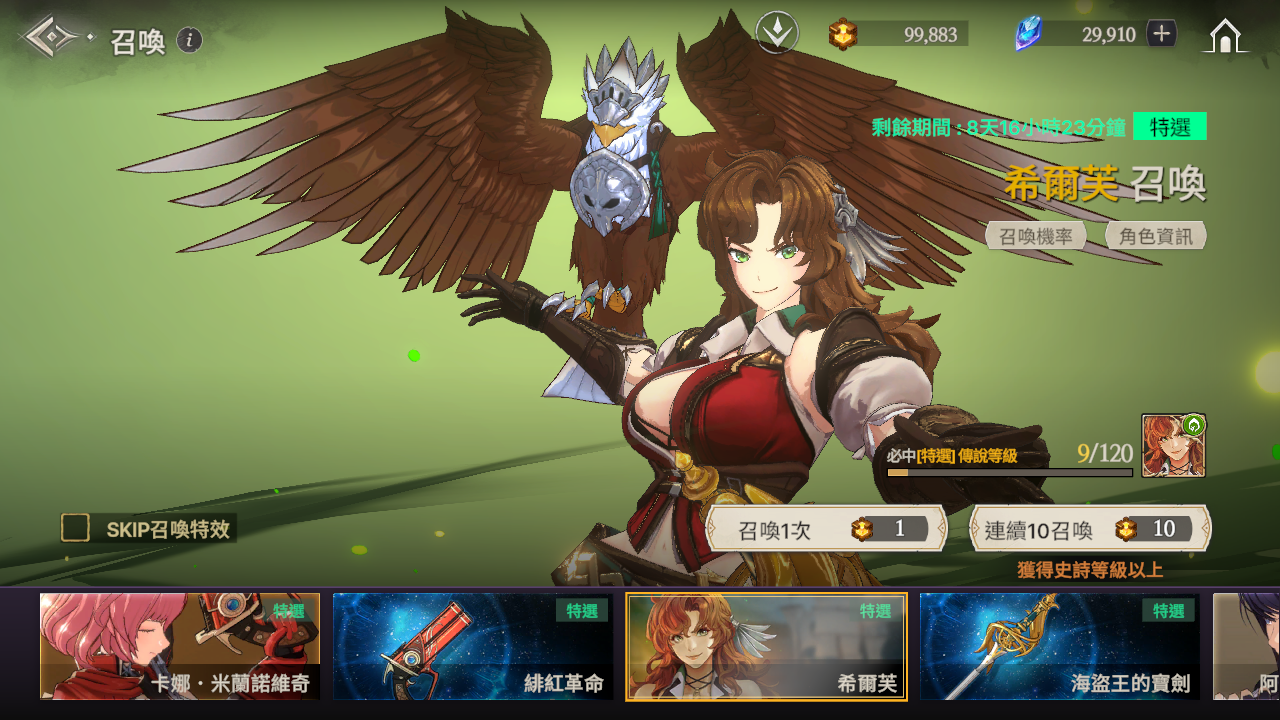This screenshot has height=720, width=1280.
Task: Choose the partially visible rightmost banner
Action: tap(1246, 646)
